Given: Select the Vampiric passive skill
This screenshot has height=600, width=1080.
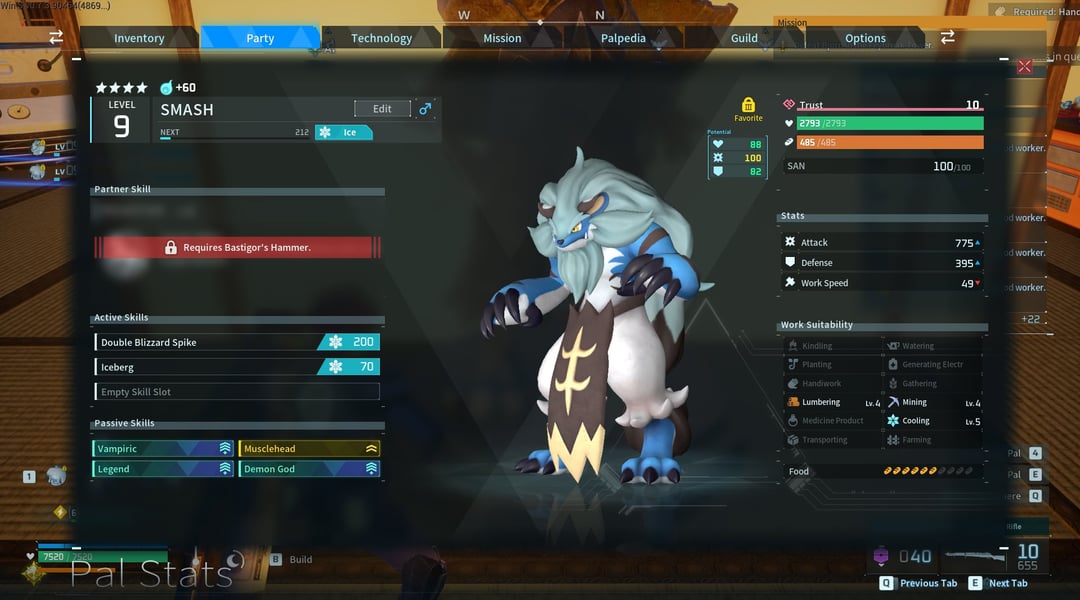Looking at the screenshot, I should pos(164,449).
